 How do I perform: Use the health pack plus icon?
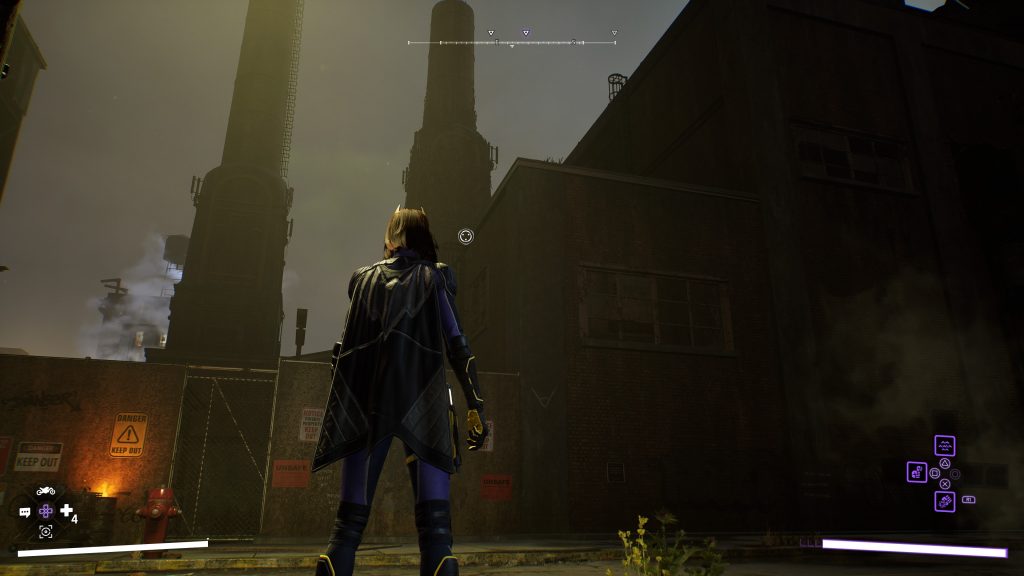[66, 511]
